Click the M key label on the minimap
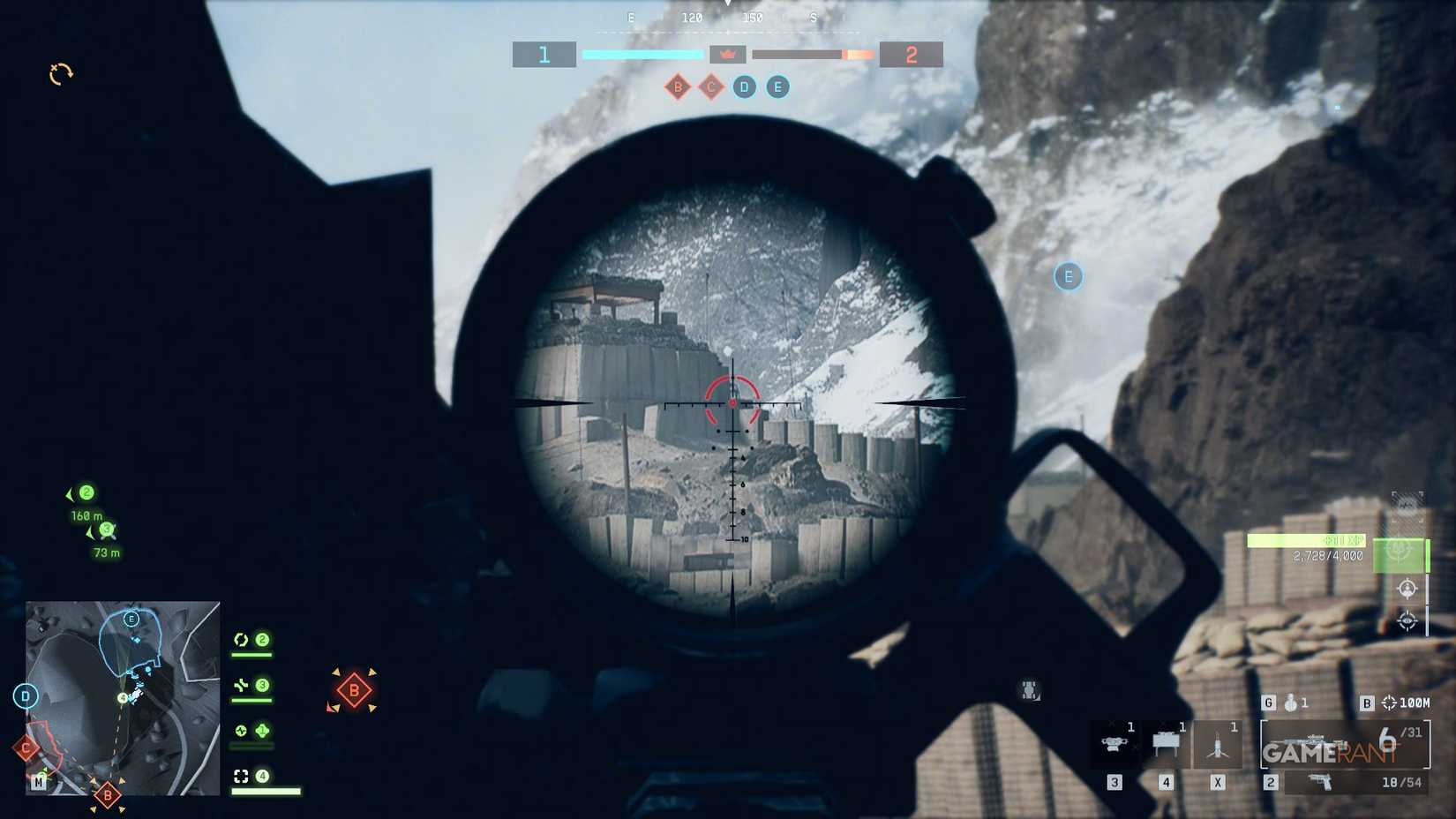 coord(37,780)
